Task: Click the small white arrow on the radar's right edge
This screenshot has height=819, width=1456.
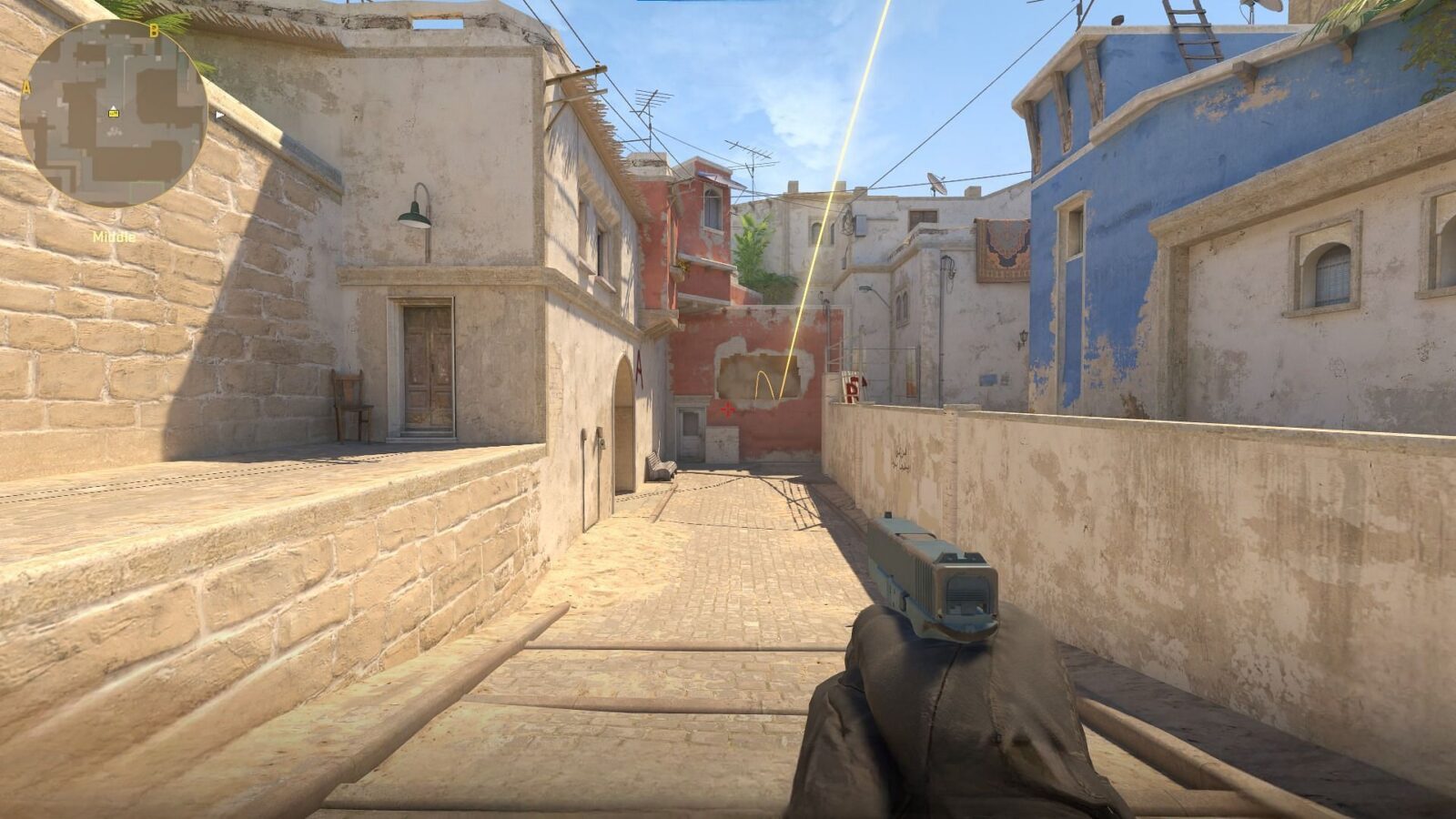Action: point(218,116)
